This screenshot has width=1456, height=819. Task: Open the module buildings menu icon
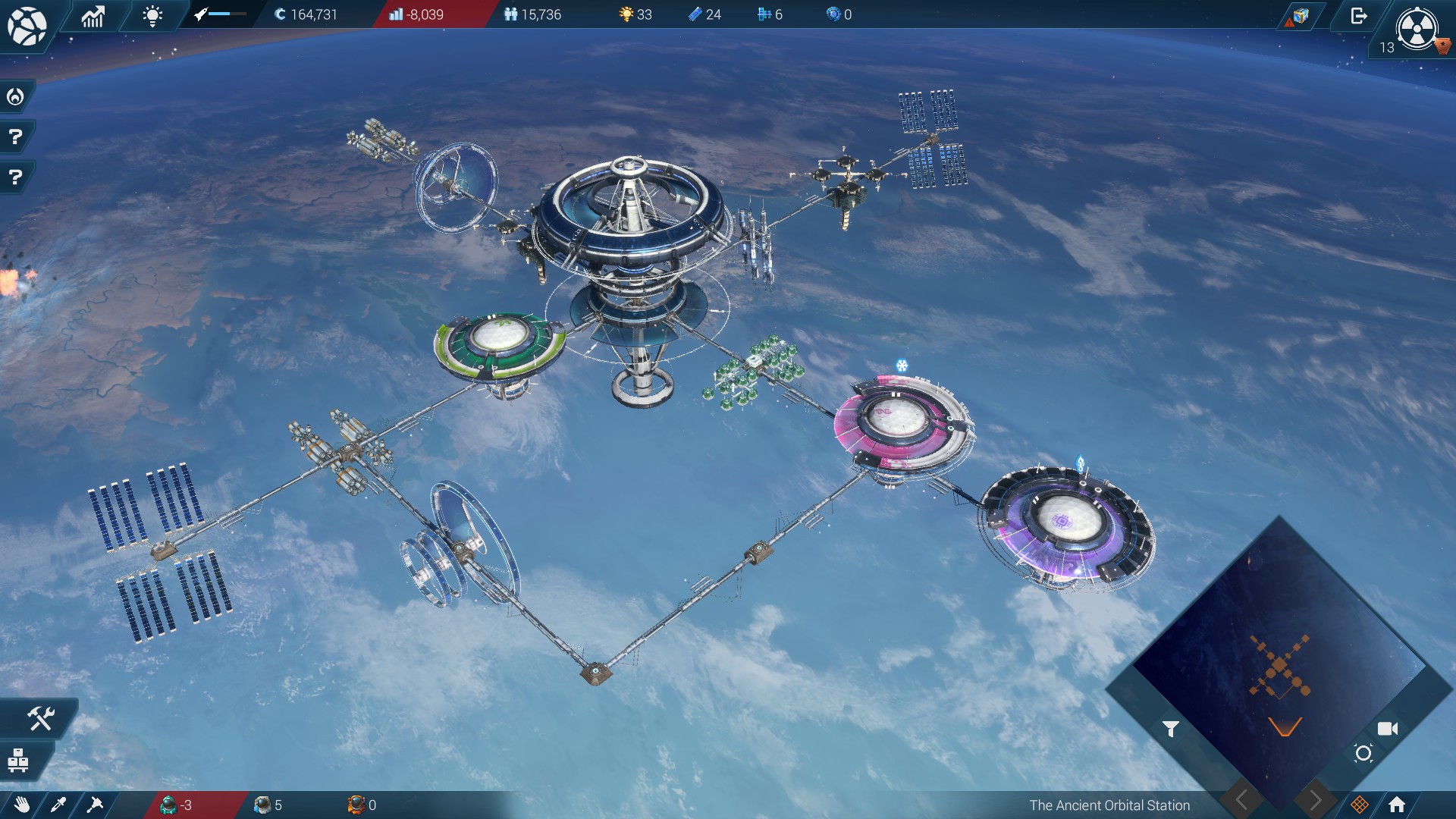(18, 759)
